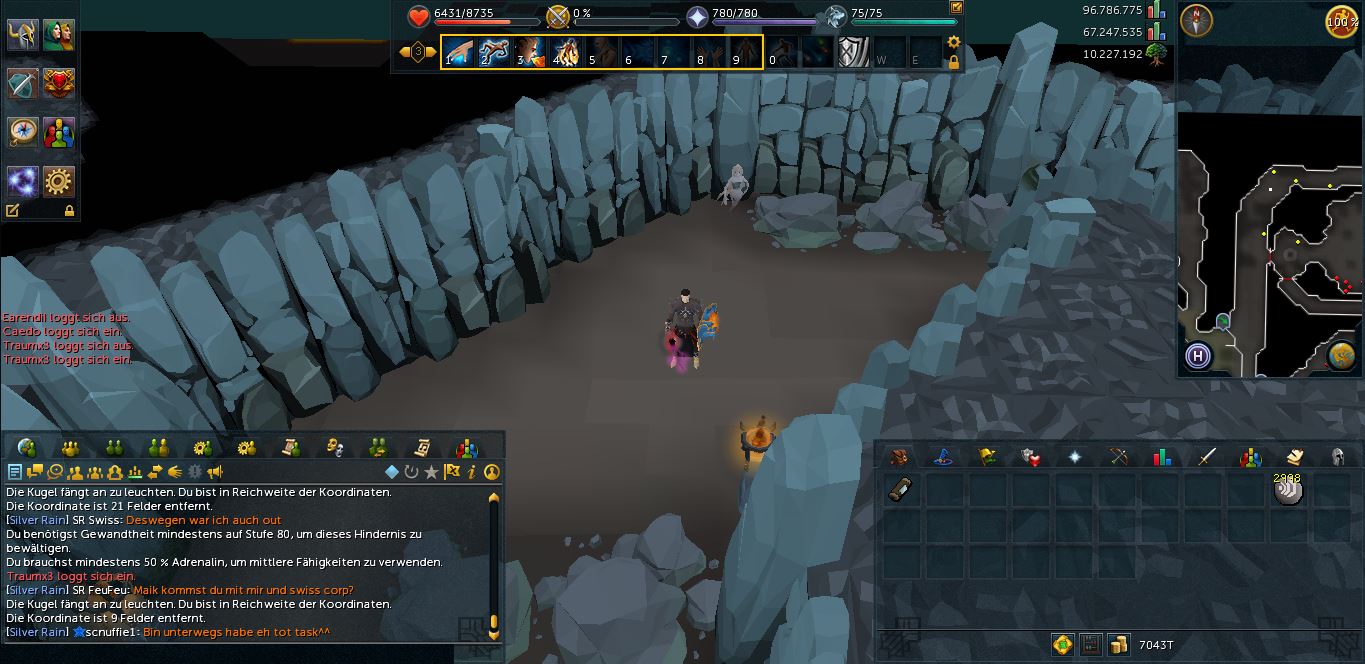Select the rune stack of 2998
1365x664 pixels.
[x=1289, y=489]
